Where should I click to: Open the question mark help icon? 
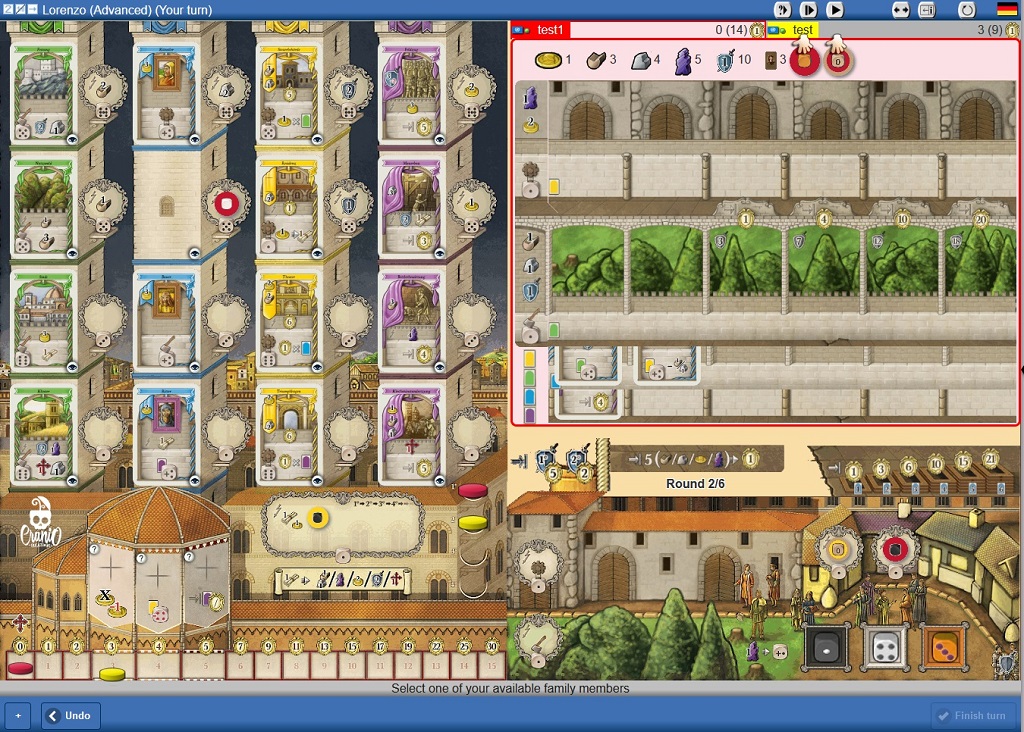coord(782,9)
